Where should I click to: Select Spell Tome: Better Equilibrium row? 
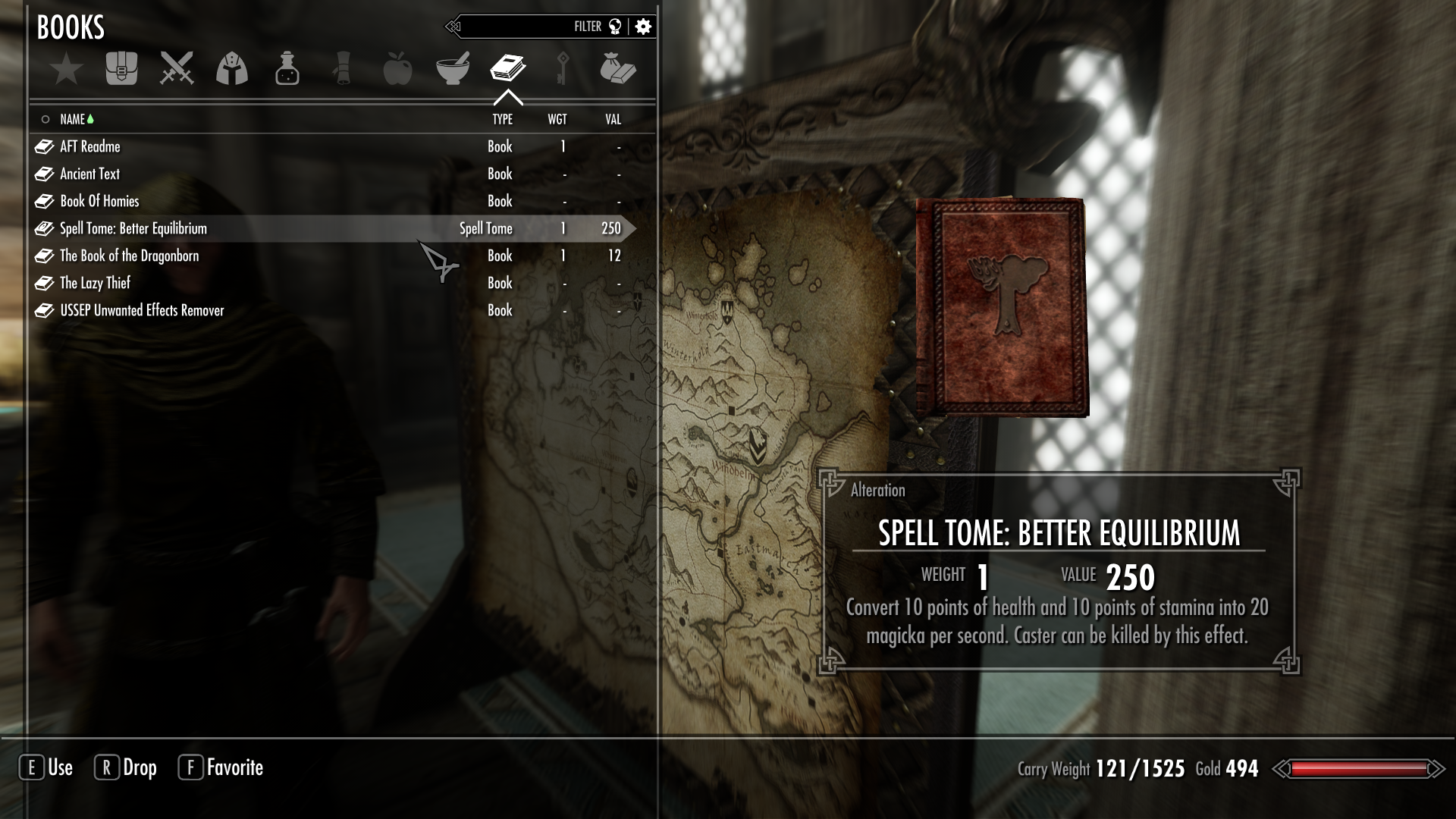(133, 228)
